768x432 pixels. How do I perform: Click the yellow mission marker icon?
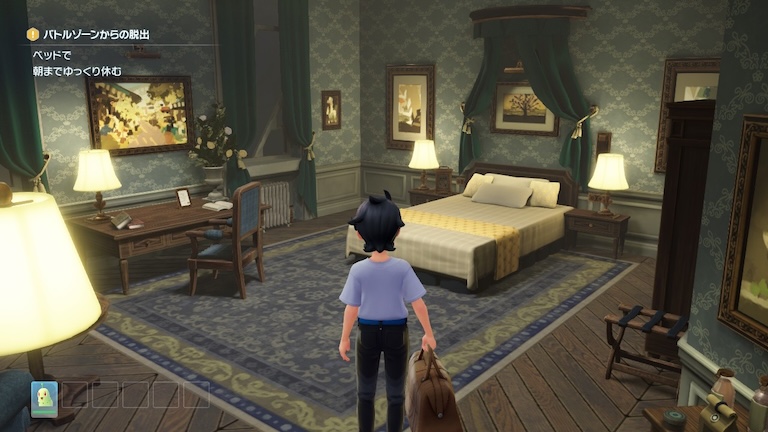click(31, 35)
